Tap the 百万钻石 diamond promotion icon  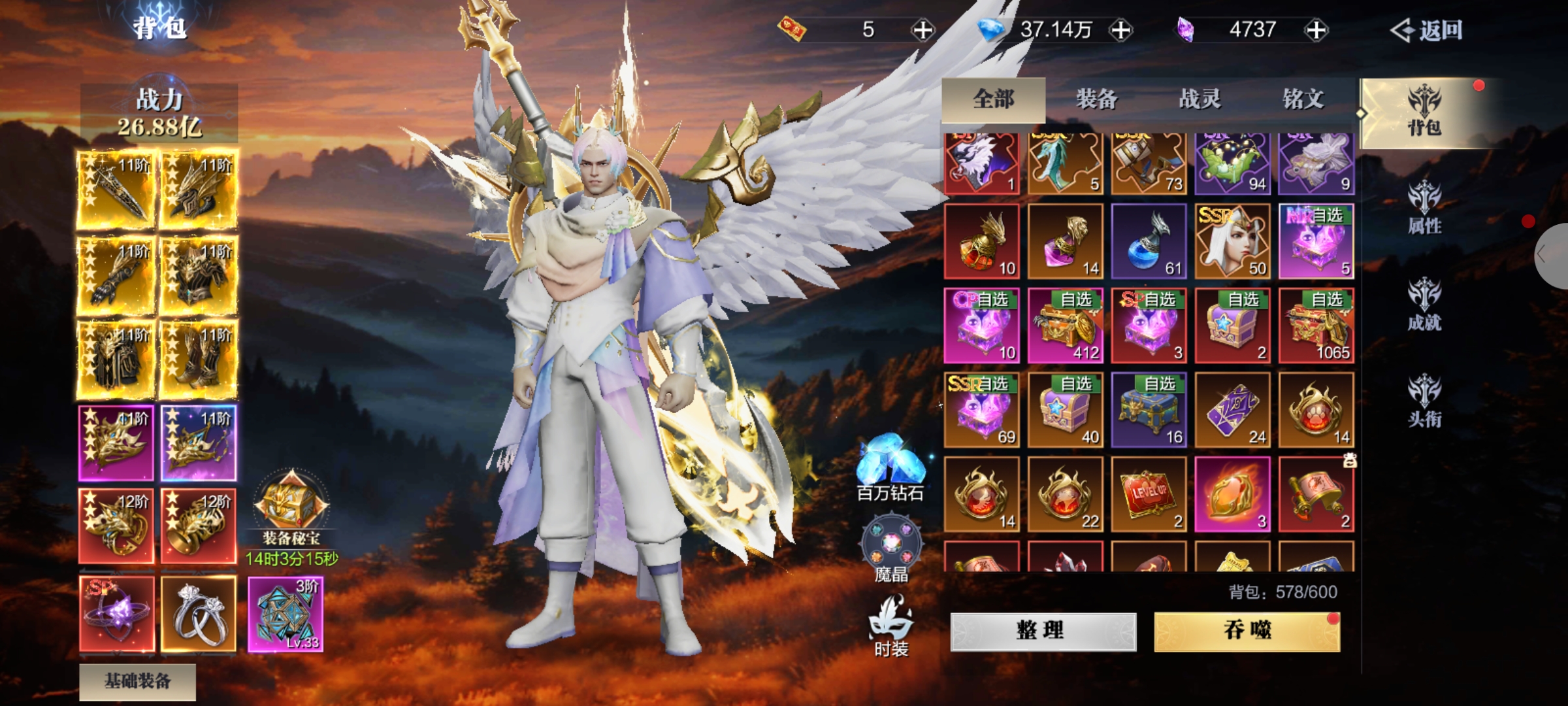coord(890,467)
